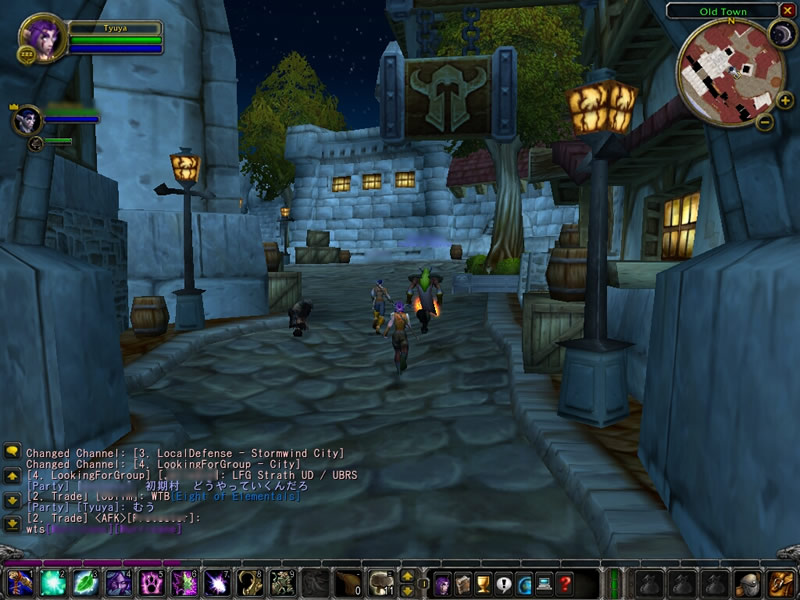
Task: Select the party member portrait
Action: (26, 121)
